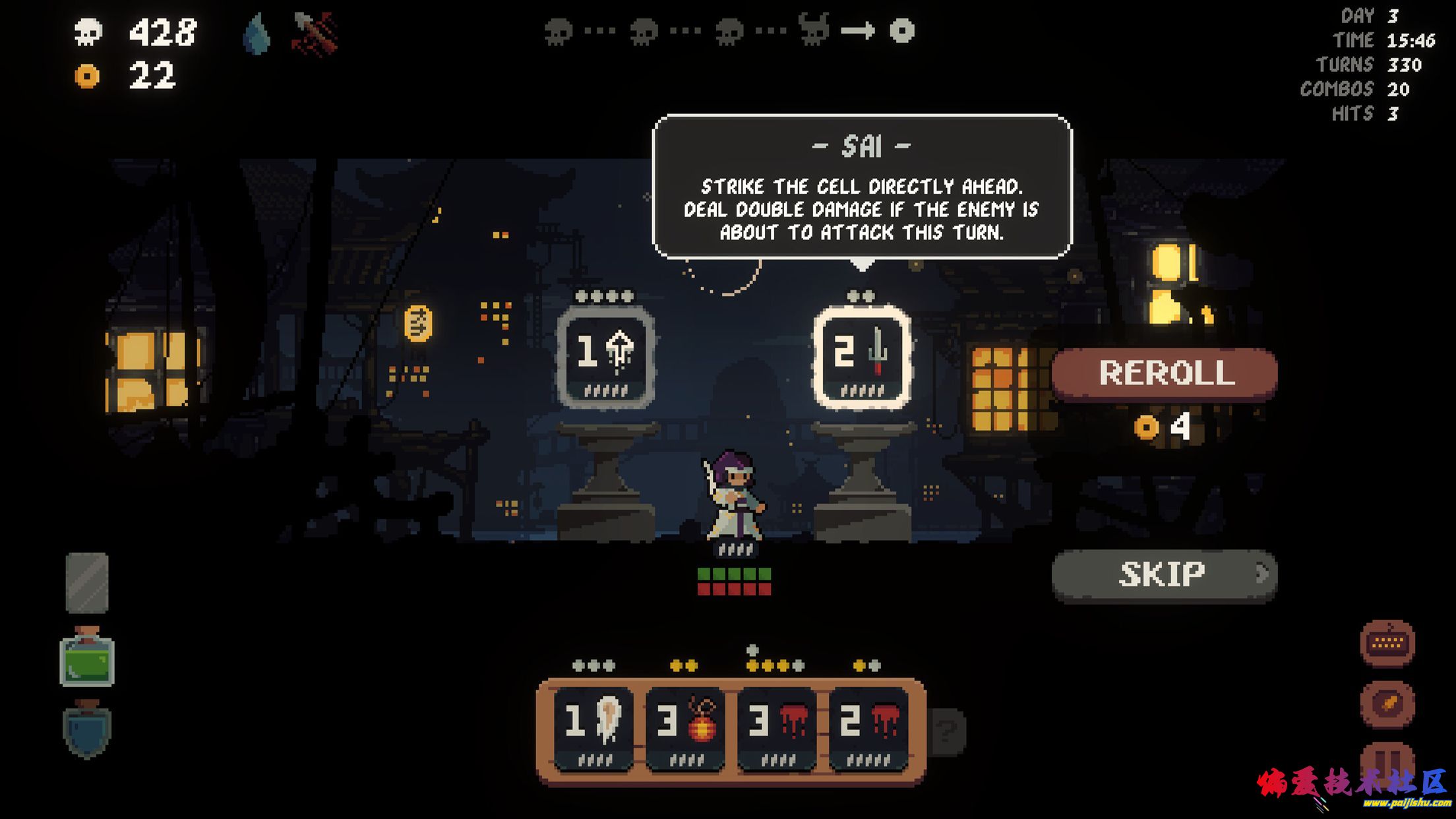Viewport: 1456px width, 819px height.
Task: Use the green potion bottle
Action: (x=87, y=659)
